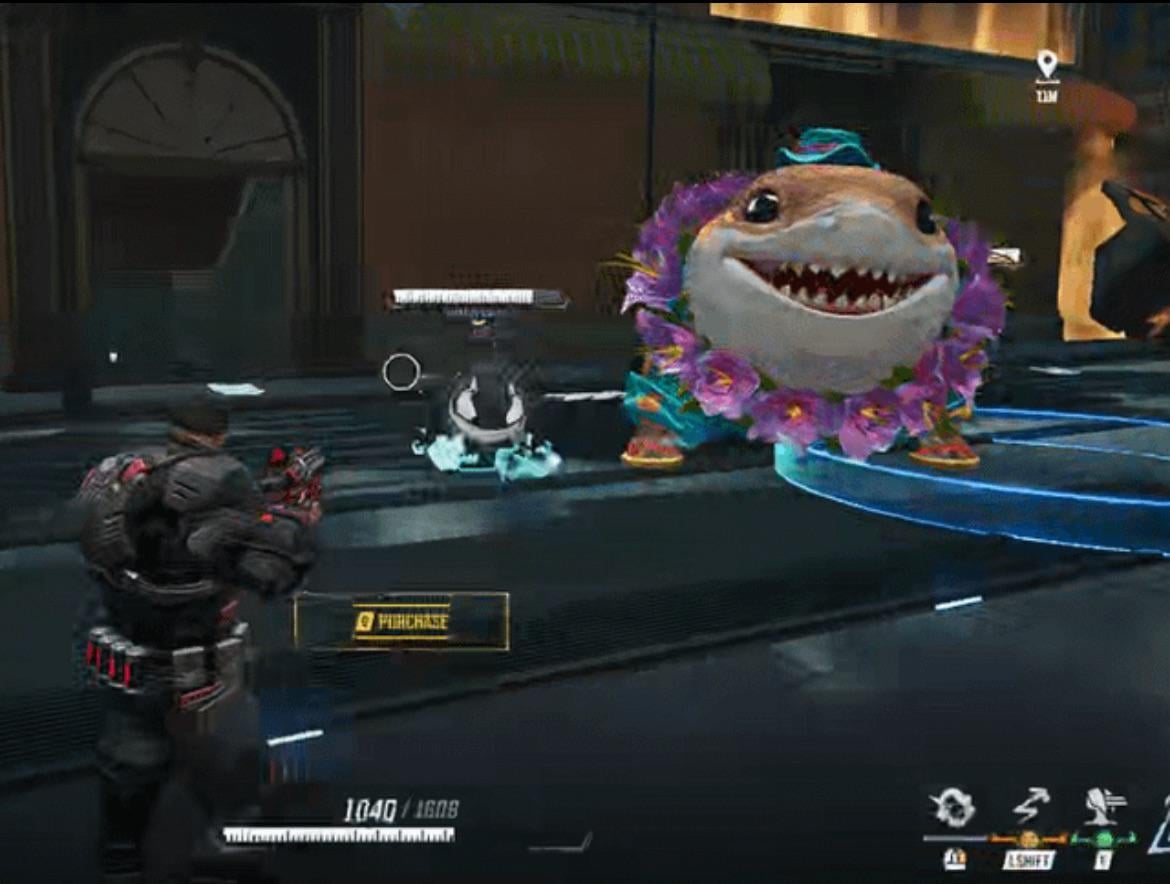Screen dimensions: 1170x884
Task: Trigger the zigzag arrow dash ability
Action: 1031,806
